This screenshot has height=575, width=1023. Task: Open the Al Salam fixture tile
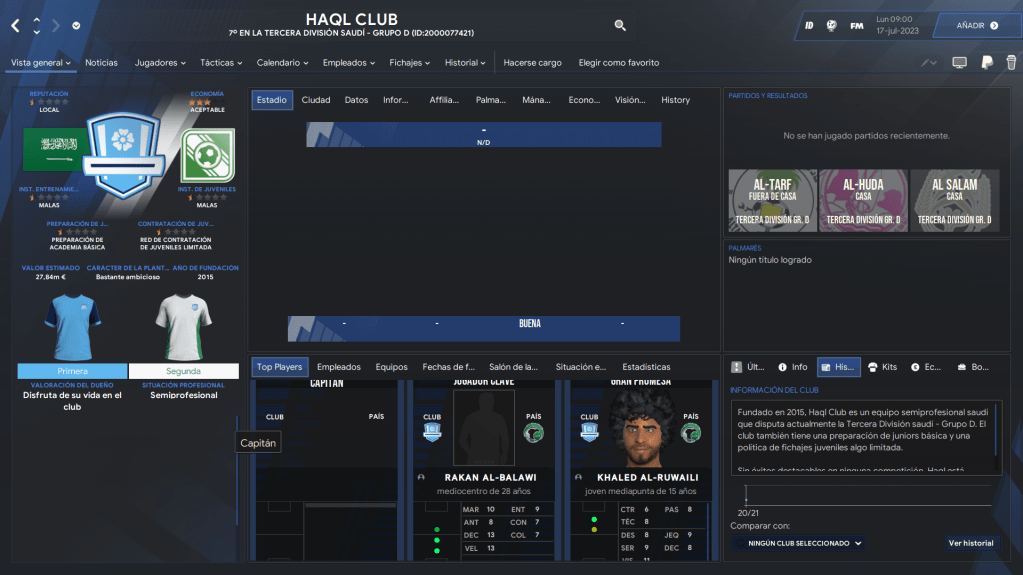[x=954, y=198]
